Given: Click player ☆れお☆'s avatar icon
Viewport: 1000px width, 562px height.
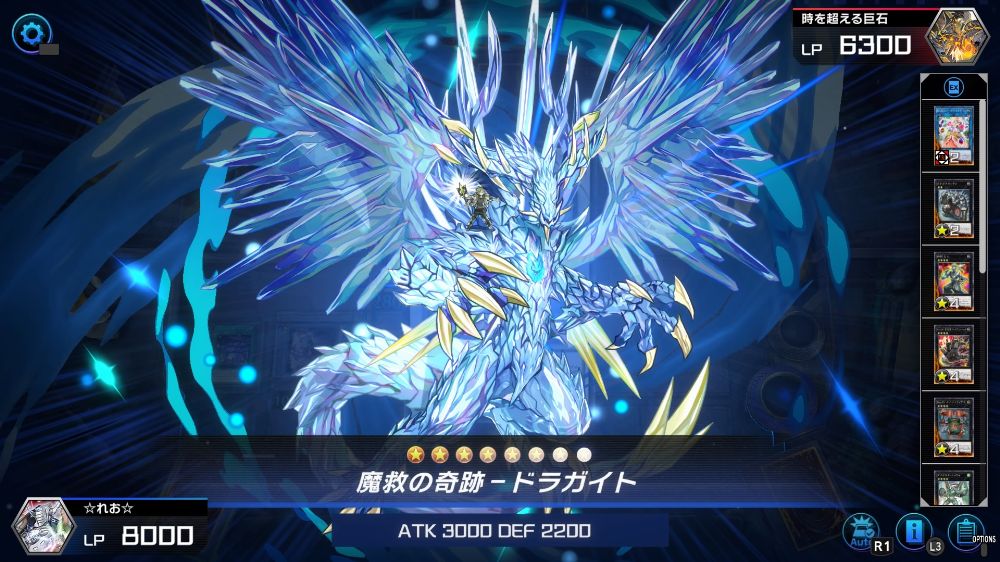Looking at the screenshot, I should click(44, 527).
